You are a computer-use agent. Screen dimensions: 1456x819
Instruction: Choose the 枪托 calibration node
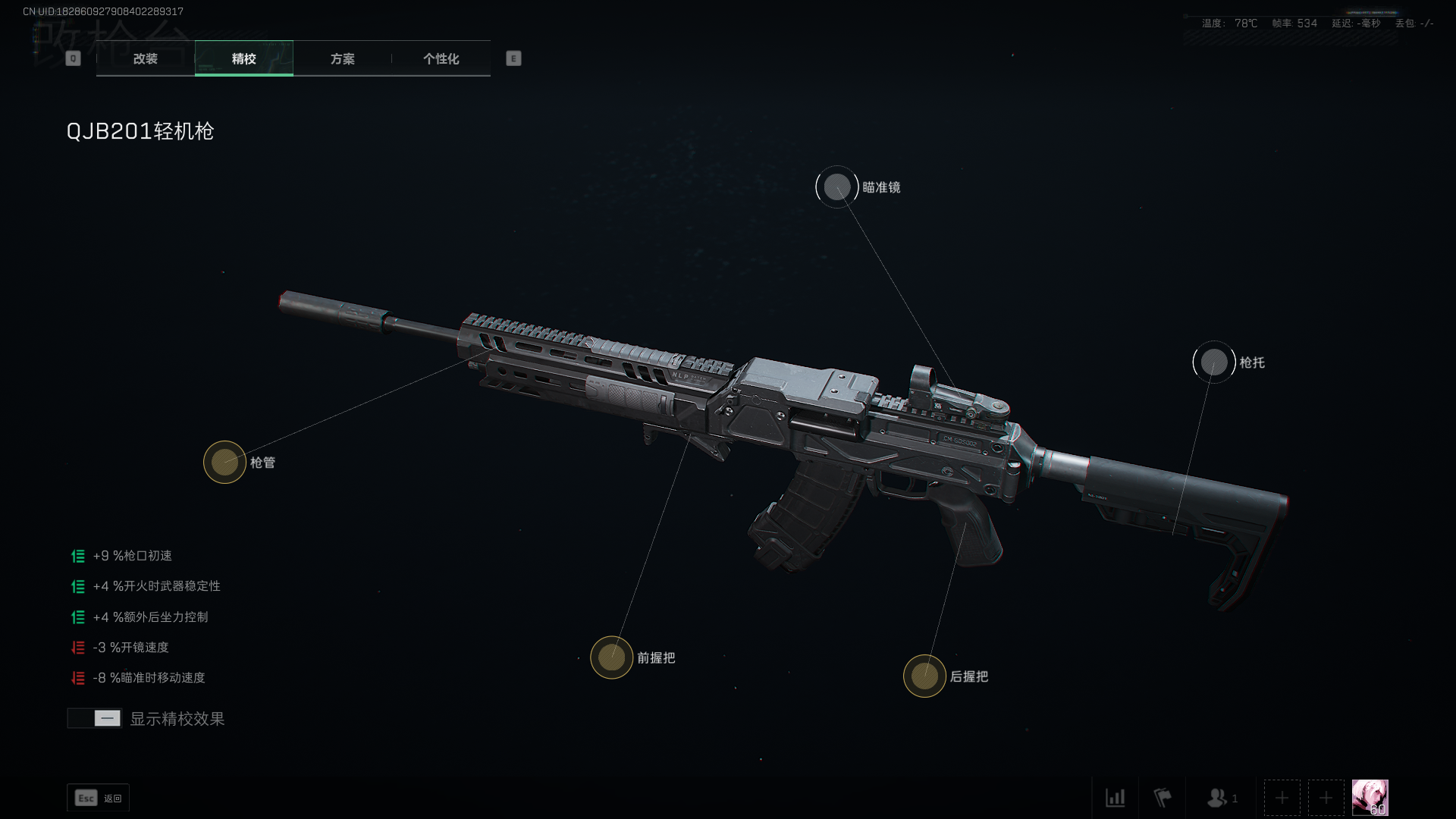1213,362
